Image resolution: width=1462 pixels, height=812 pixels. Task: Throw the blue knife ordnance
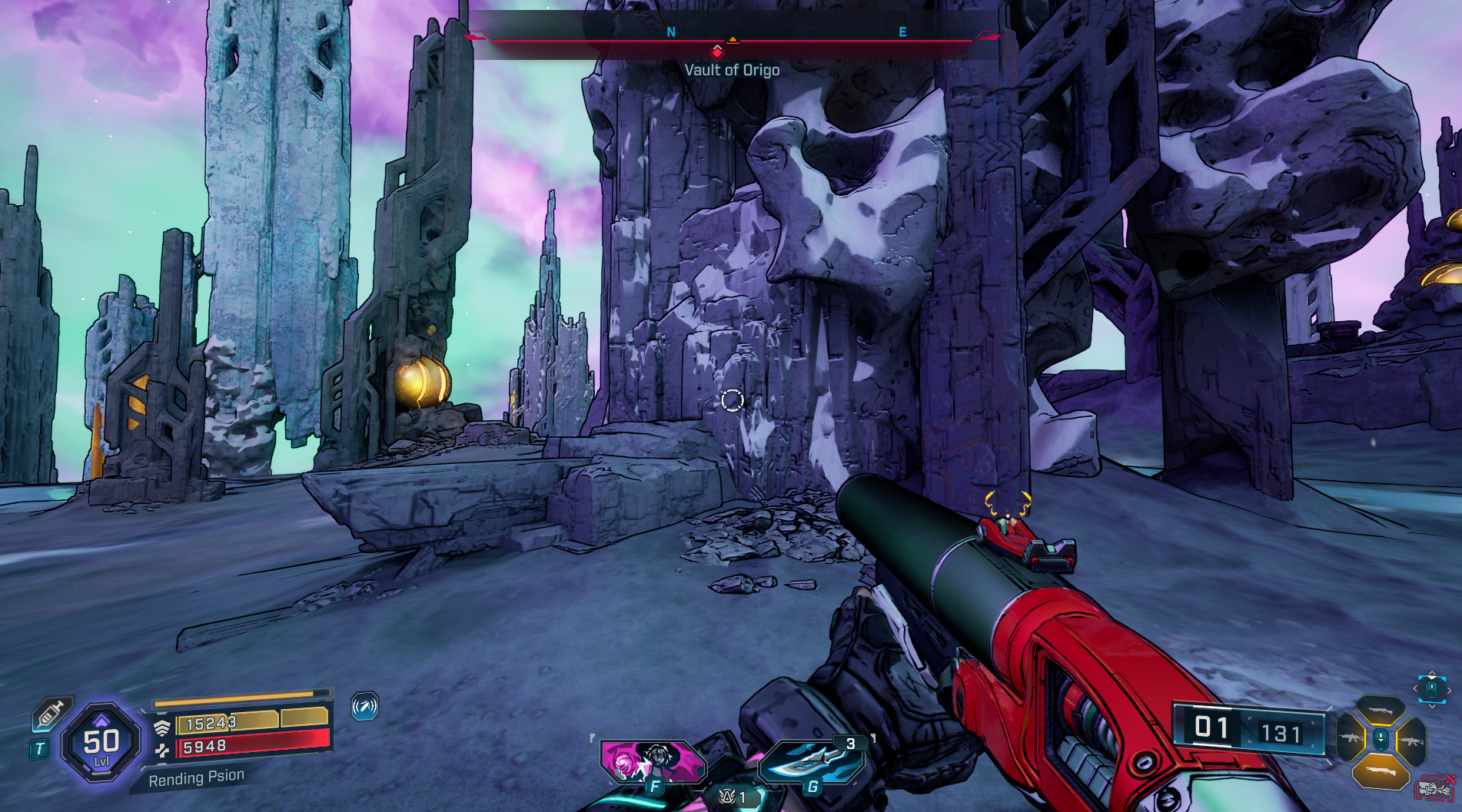click(x=812, y=761)
